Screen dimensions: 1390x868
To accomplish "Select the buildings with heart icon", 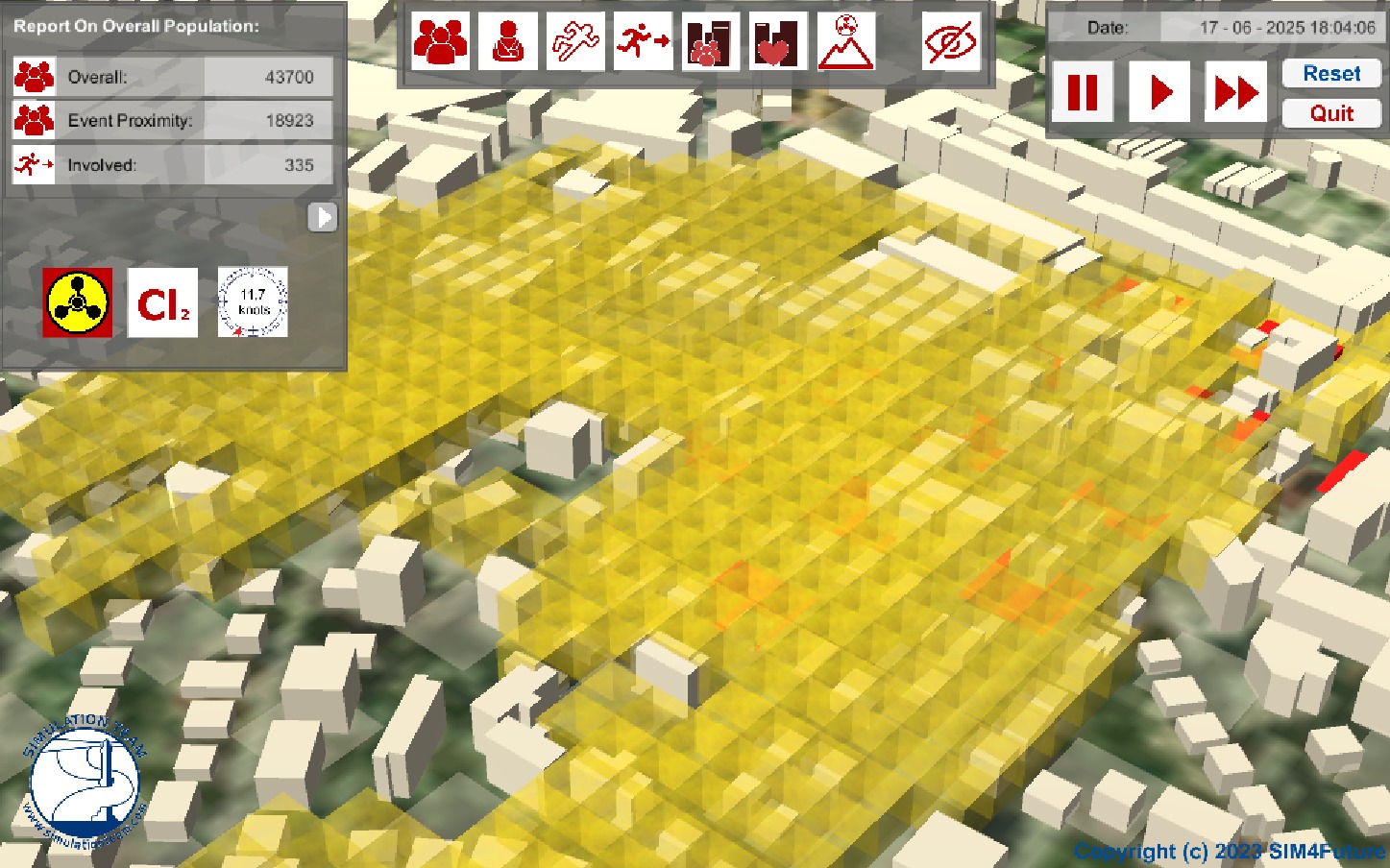I will [x=777, y=41].
